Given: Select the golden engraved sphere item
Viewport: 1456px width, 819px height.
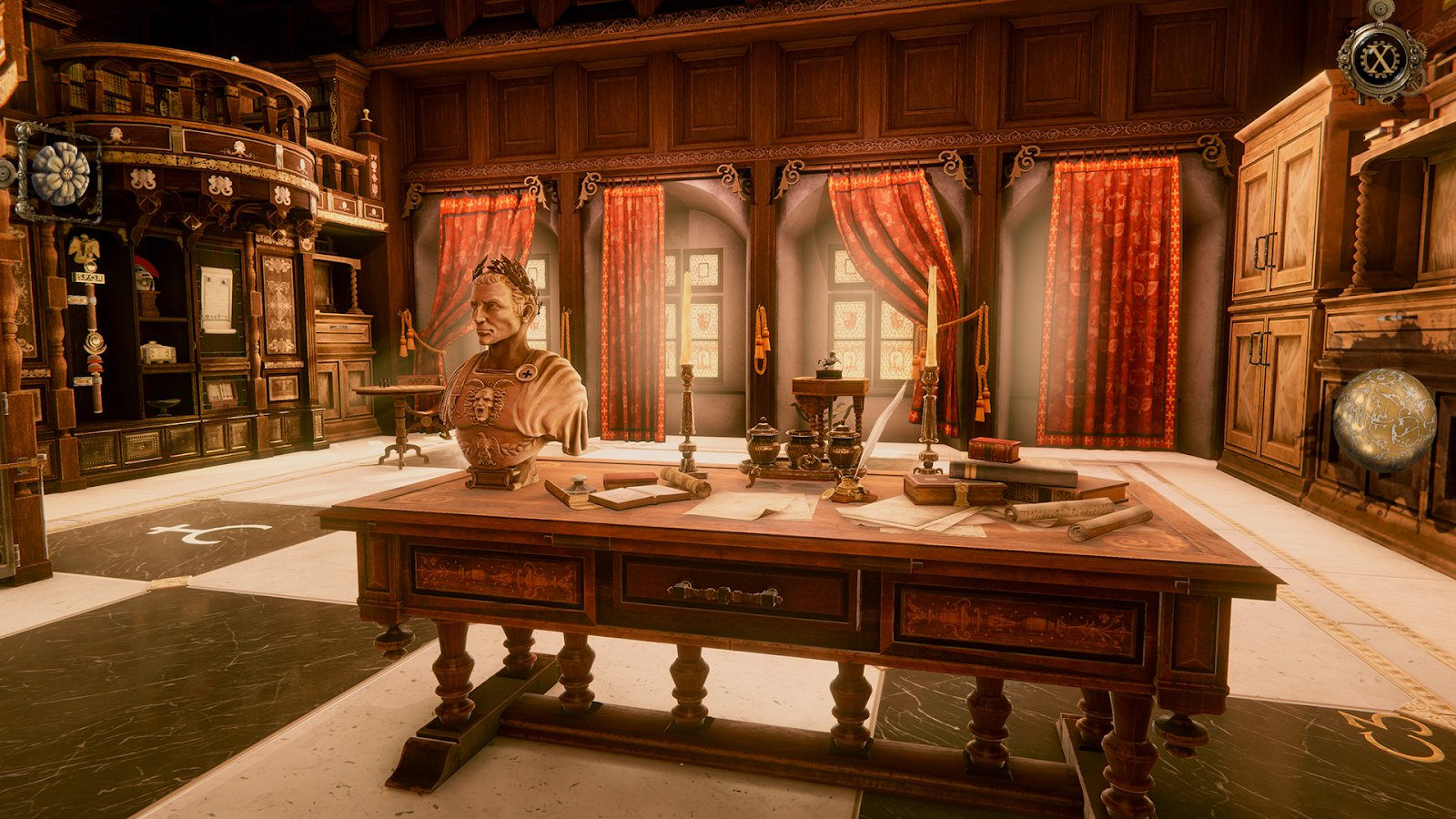Looking at the screenshot, I should coord(1383,420).
